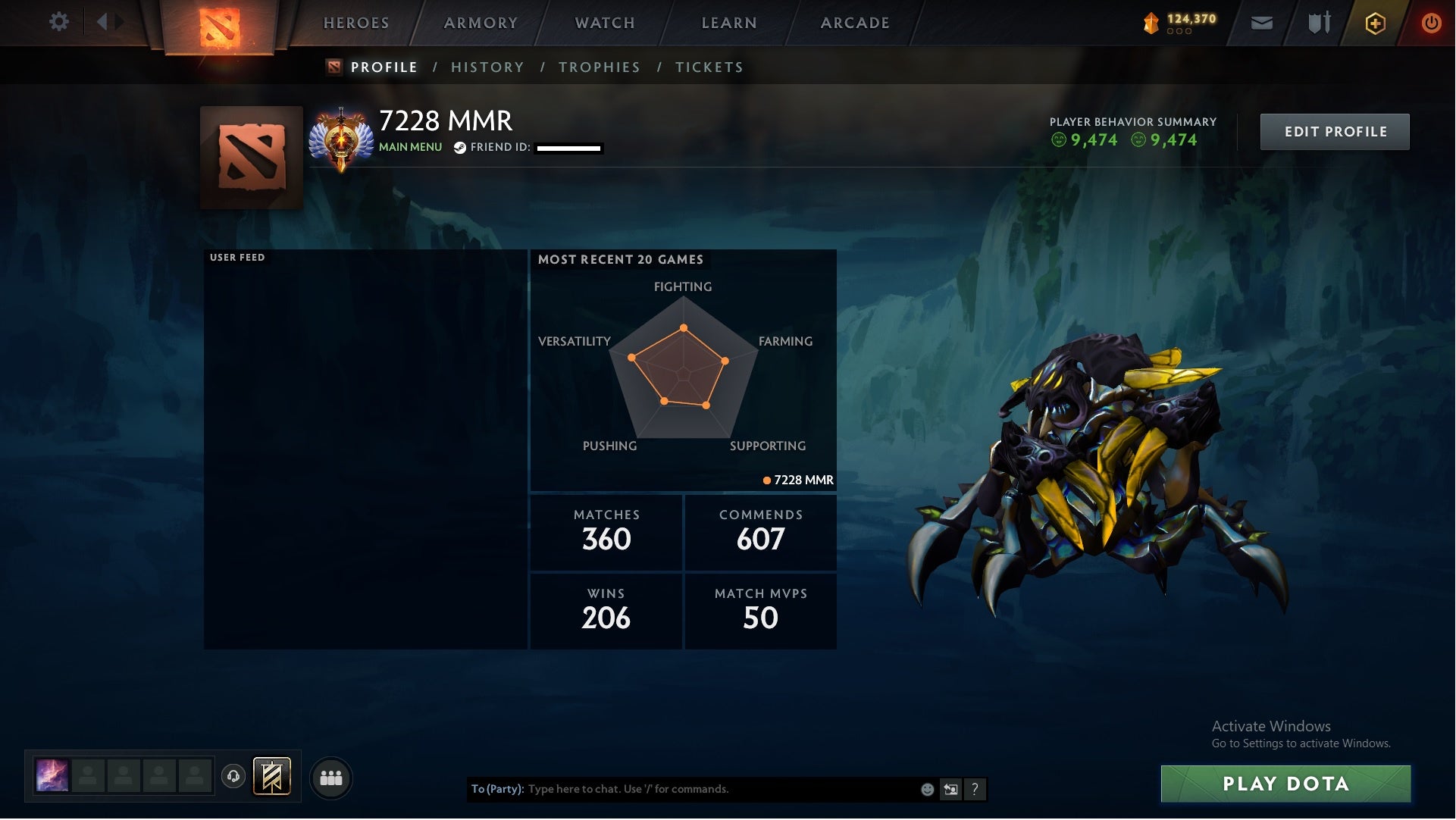Click EDIT PROFILE
The height and width of the screenshot is (820, 1456).
(1335, 131)
